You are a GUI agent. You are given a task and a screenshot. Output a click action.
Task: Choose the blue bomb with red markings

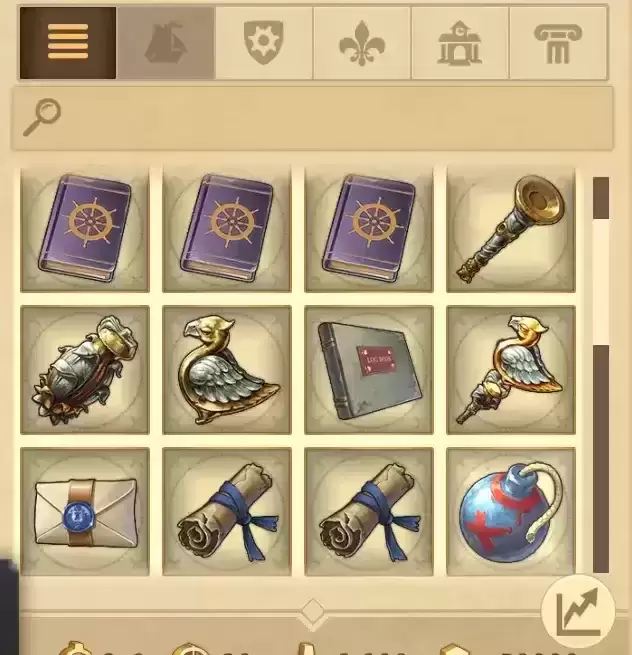point(510,512)
